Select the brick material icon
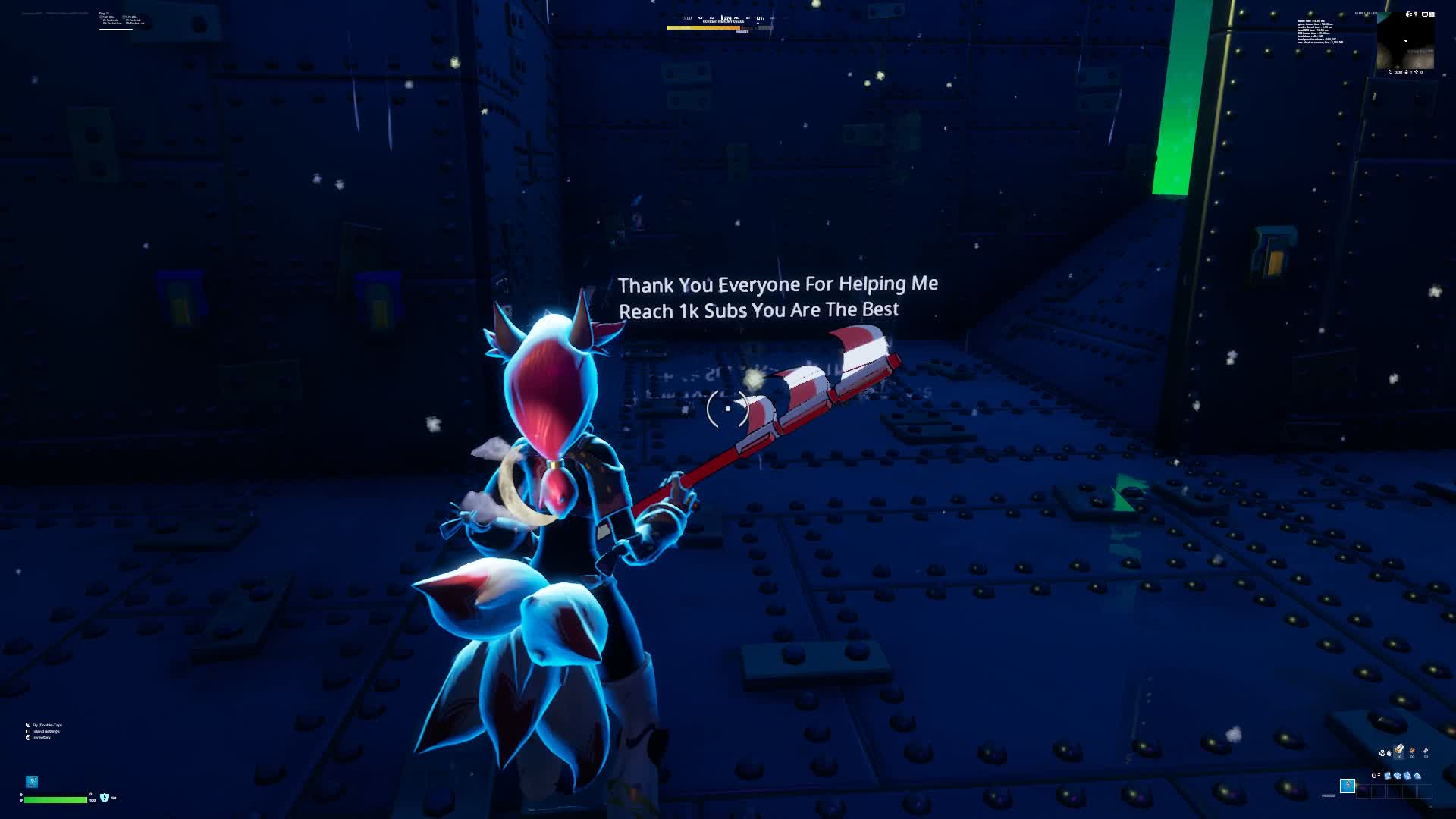The height and width of the screenshot is (819, 1456). [1412, 752]
